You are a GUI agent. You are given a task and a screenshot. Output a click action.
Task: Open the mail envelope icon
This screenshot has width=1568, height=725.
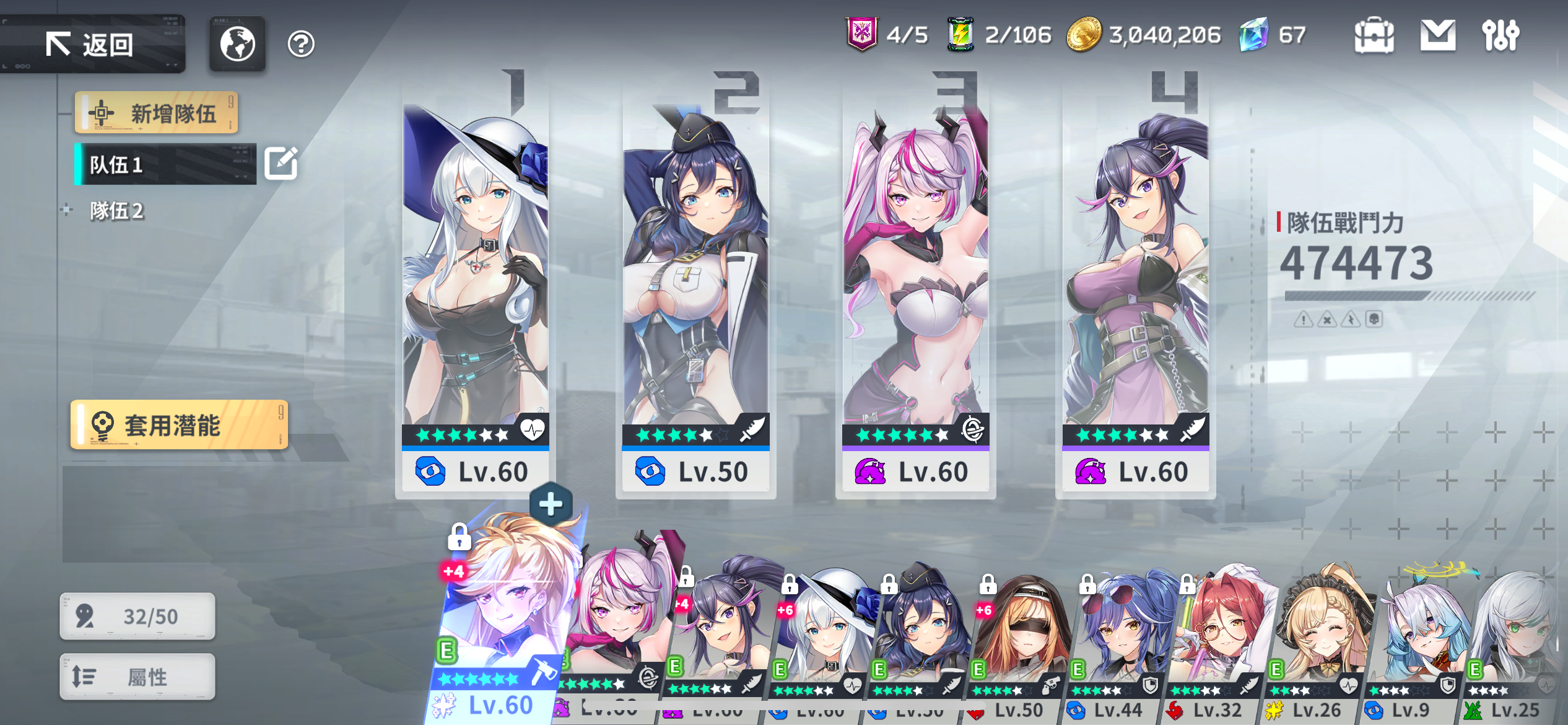(x=1437, y=35)
